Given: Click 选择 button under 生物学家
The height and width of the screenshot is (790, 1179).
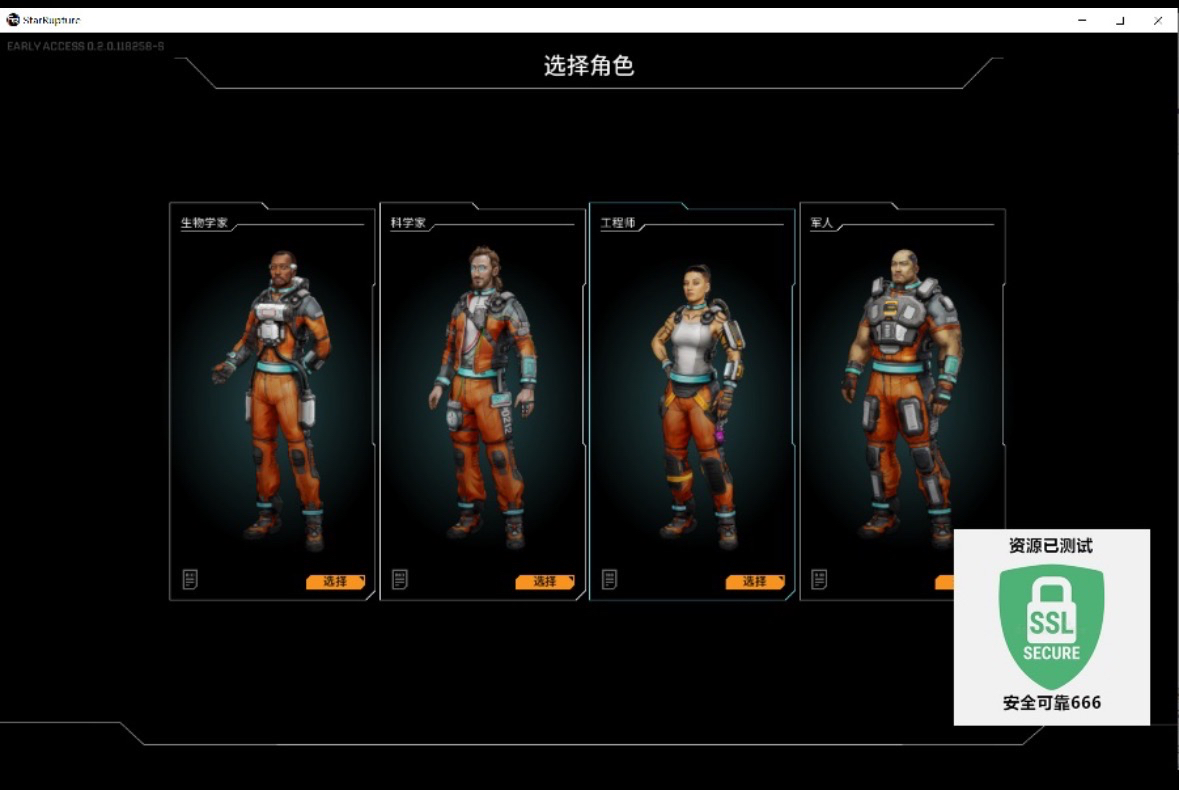Looking at the screenshot, I should click(335, 581).
